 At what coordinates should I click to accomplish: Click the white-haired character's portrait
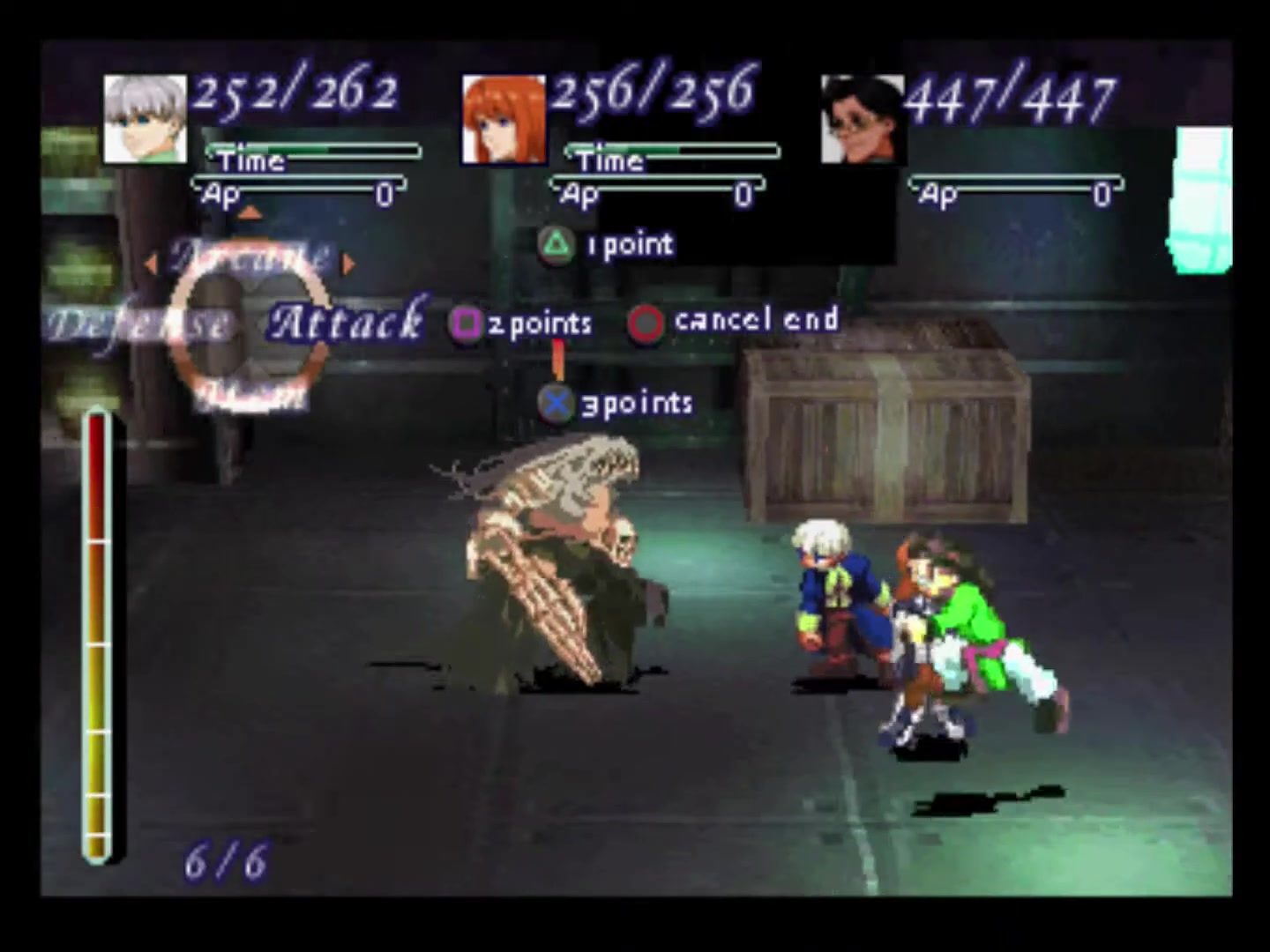pos(144,116)
